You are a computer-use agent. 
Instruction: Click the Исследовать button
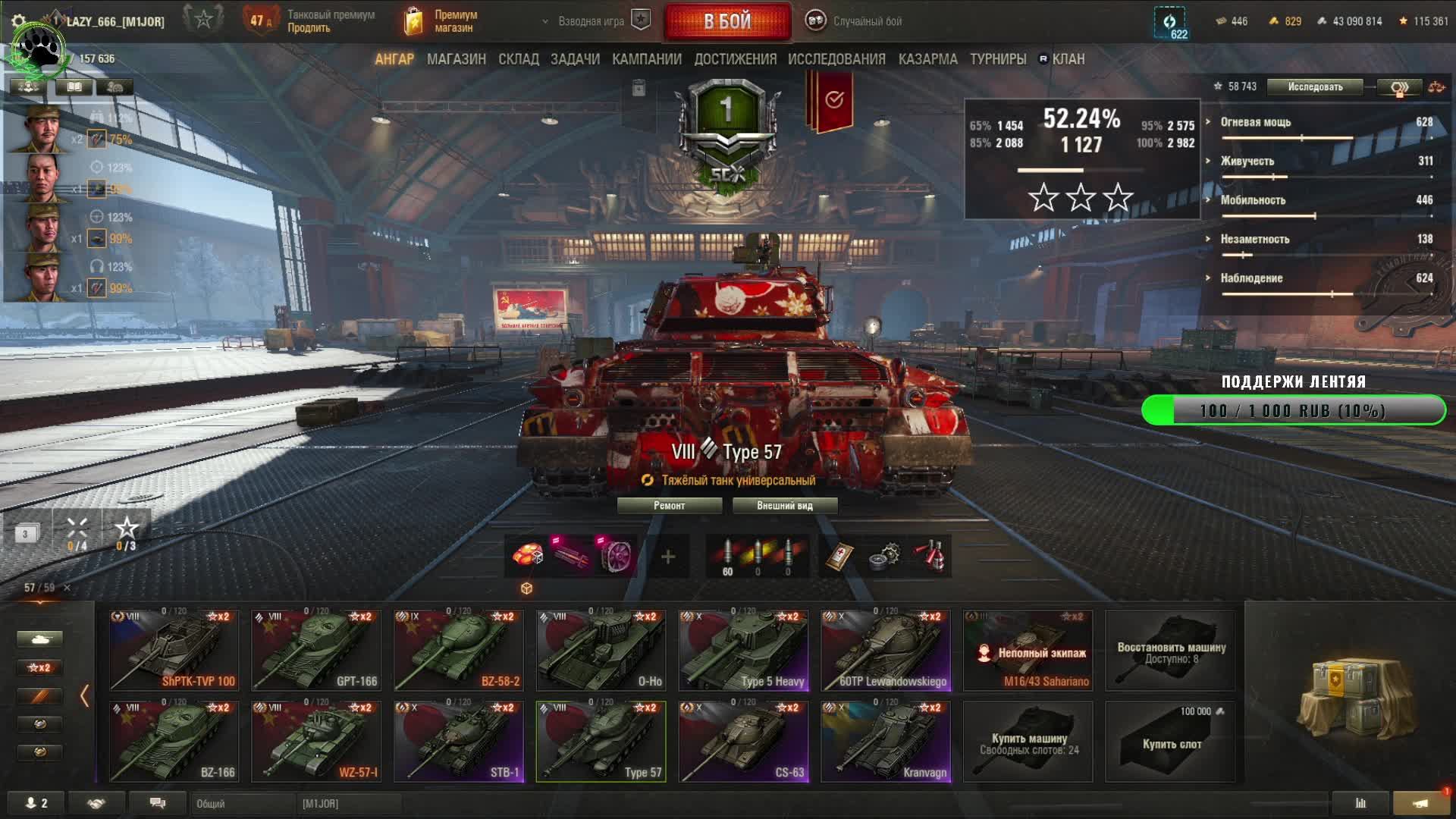tap(1314, 87)
